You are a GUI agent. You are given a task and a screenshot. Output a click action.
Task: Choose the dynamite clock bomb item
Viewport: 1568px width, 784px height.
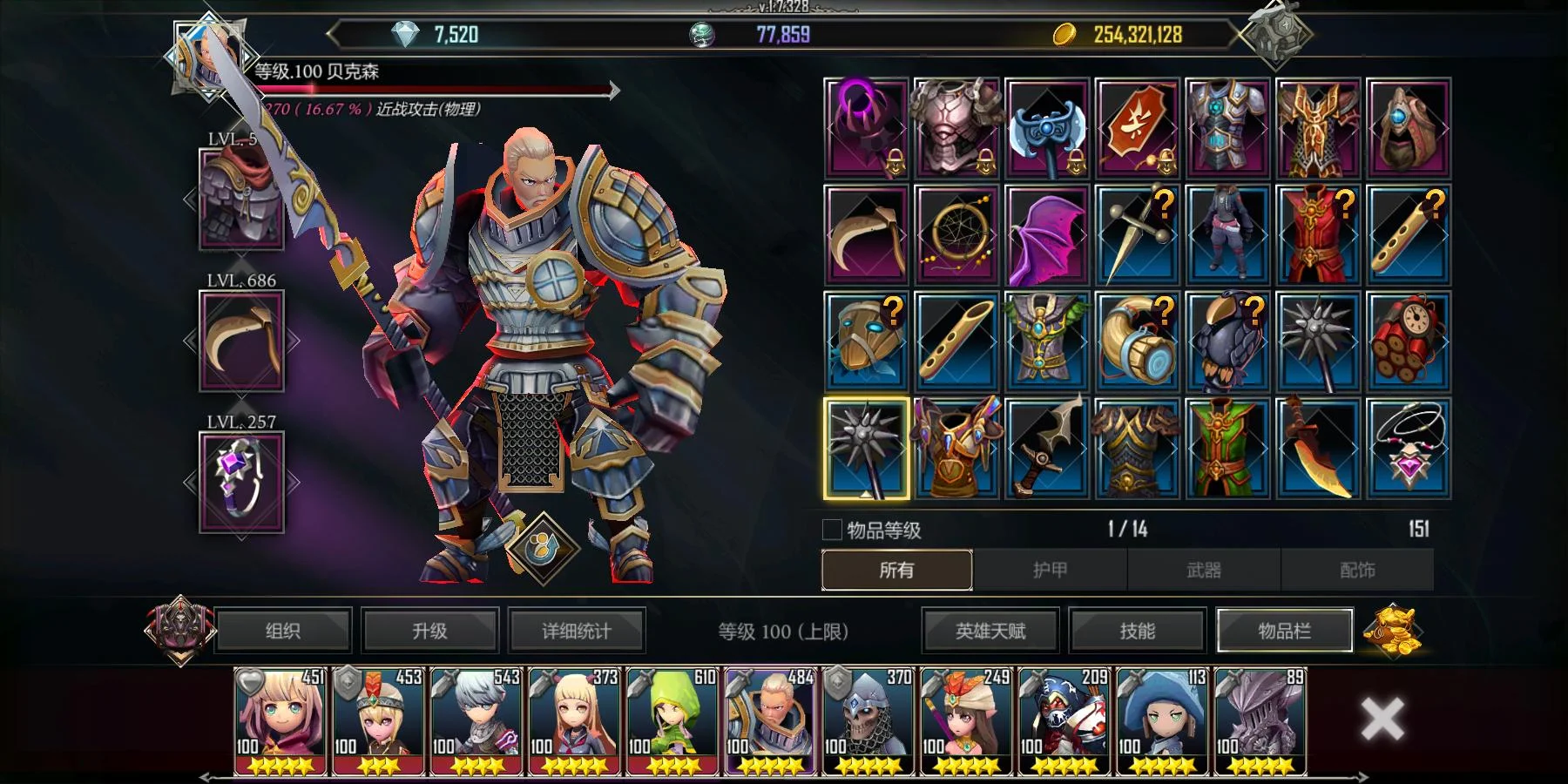click(x=1409, y=341)
